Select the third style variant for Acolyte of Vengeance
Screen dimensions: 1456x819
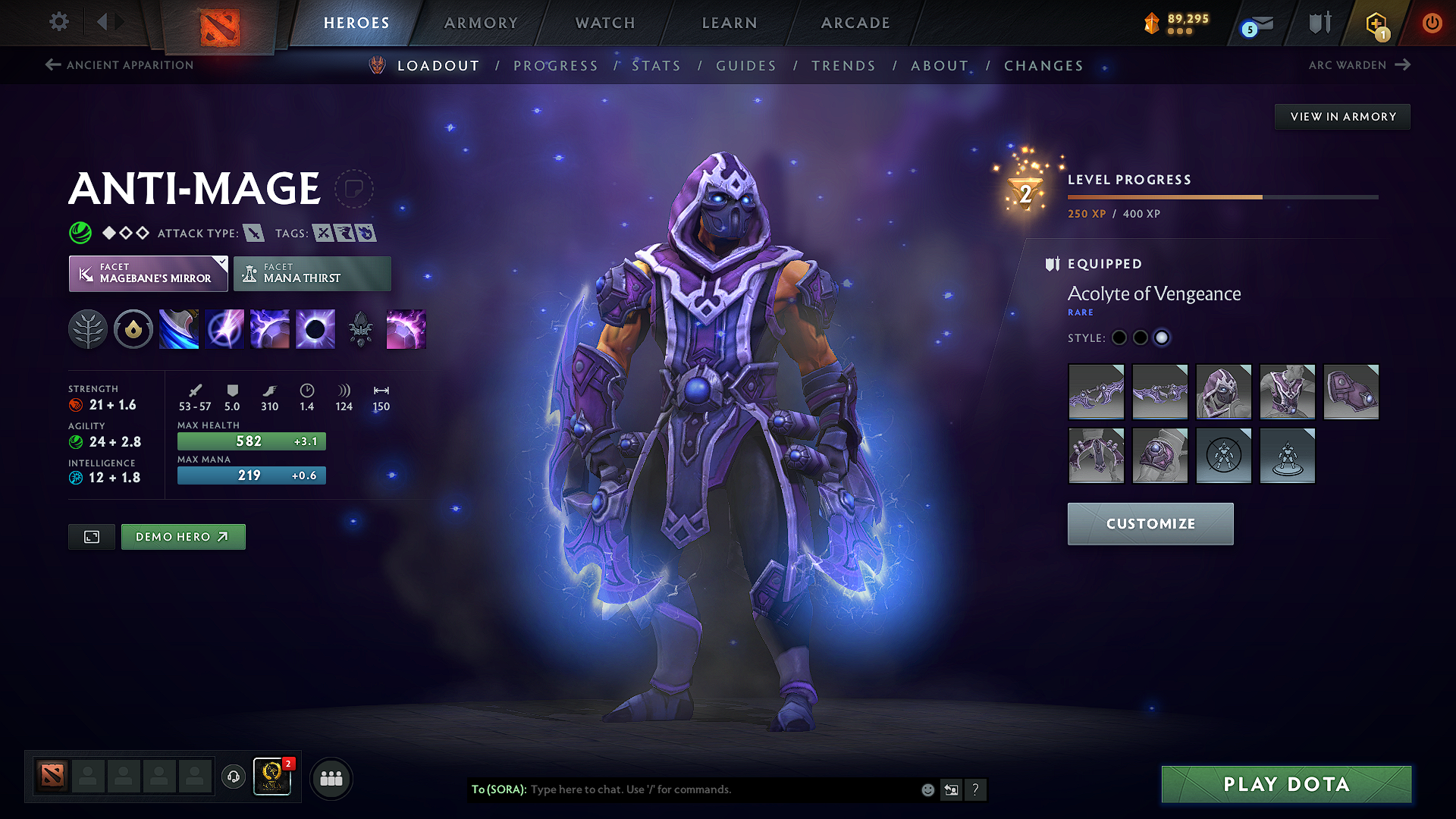1162,338
